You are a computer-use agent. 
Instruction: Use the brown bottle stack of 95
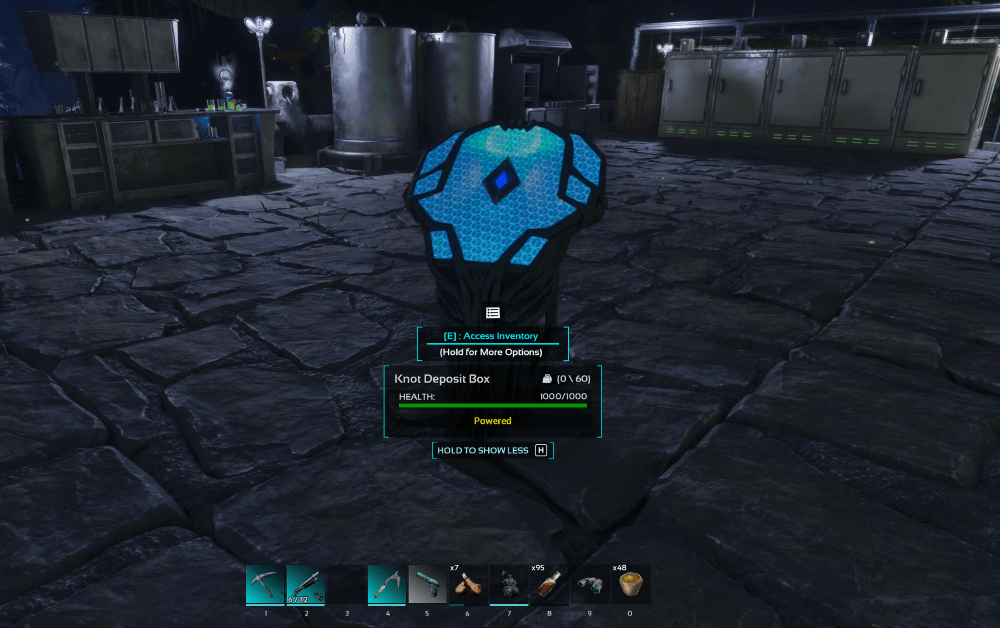549,584
